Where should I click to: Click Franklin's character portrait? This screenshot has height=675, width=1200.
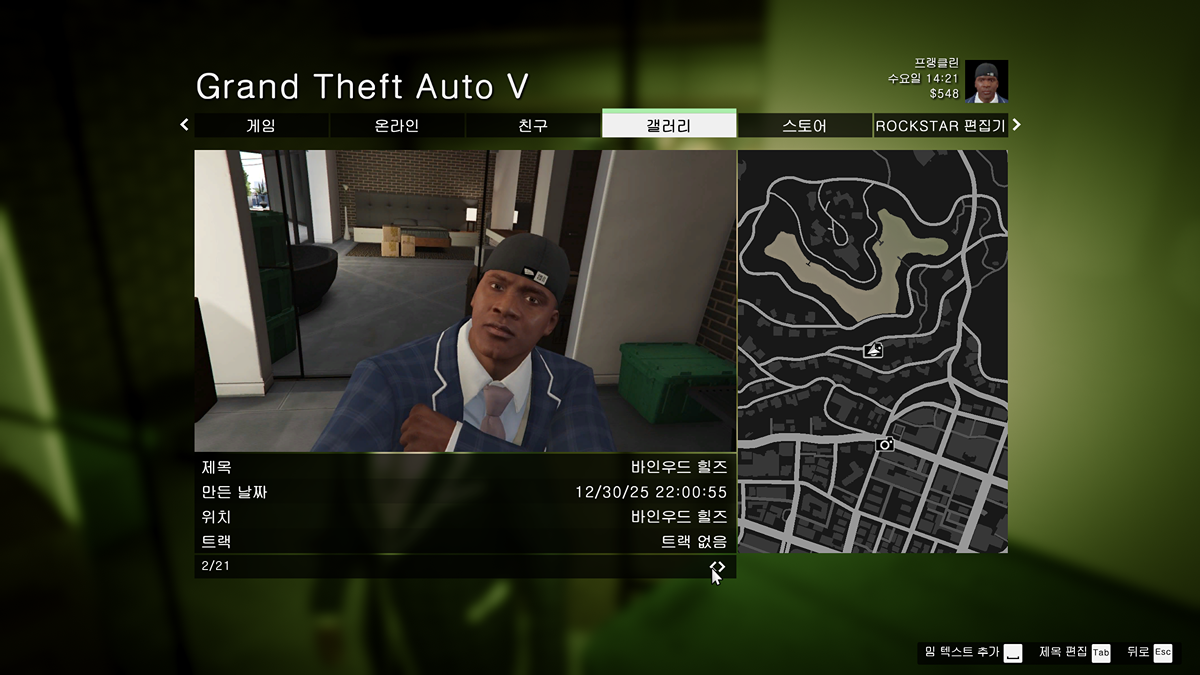(986, 82)
